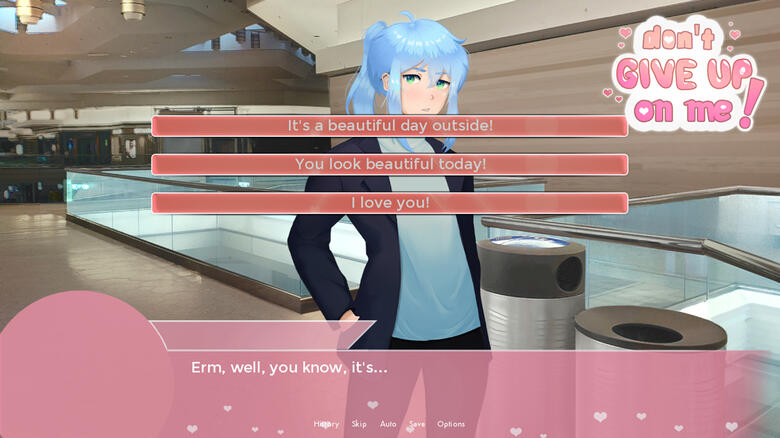Toggle Auto mode
This screenshot has width=780, height=438.
(x=388, y=424)
